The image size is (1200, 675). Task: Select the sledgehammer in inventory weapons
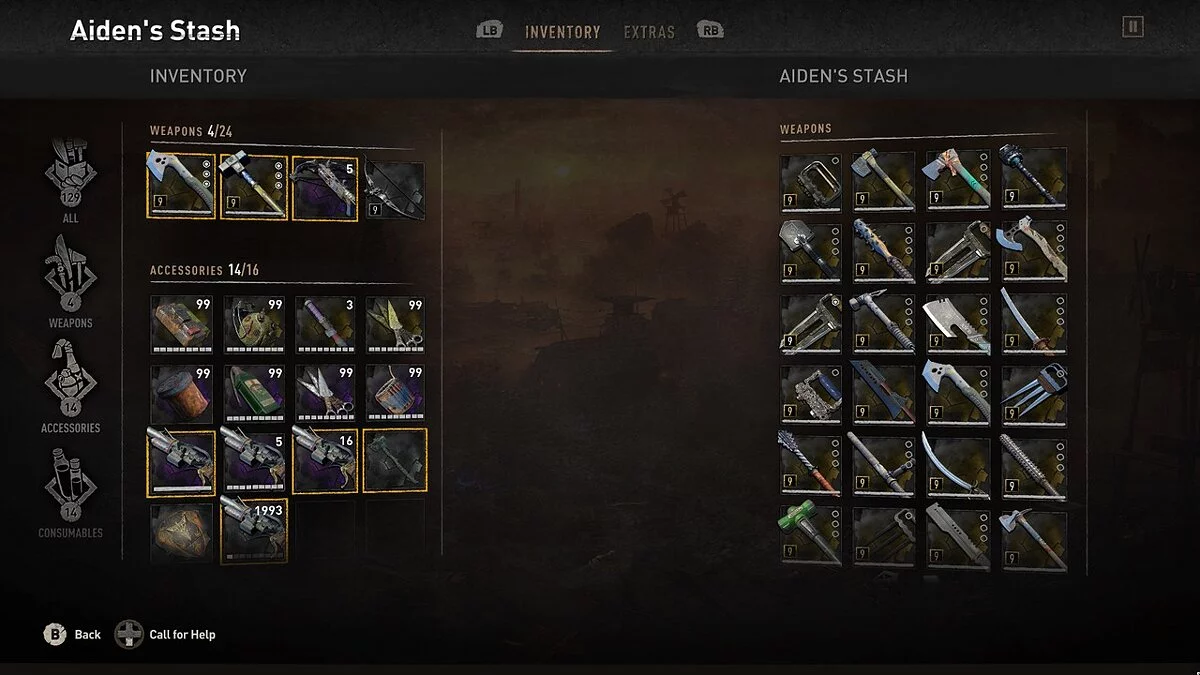pyautogui.click(x=253, y=186)
